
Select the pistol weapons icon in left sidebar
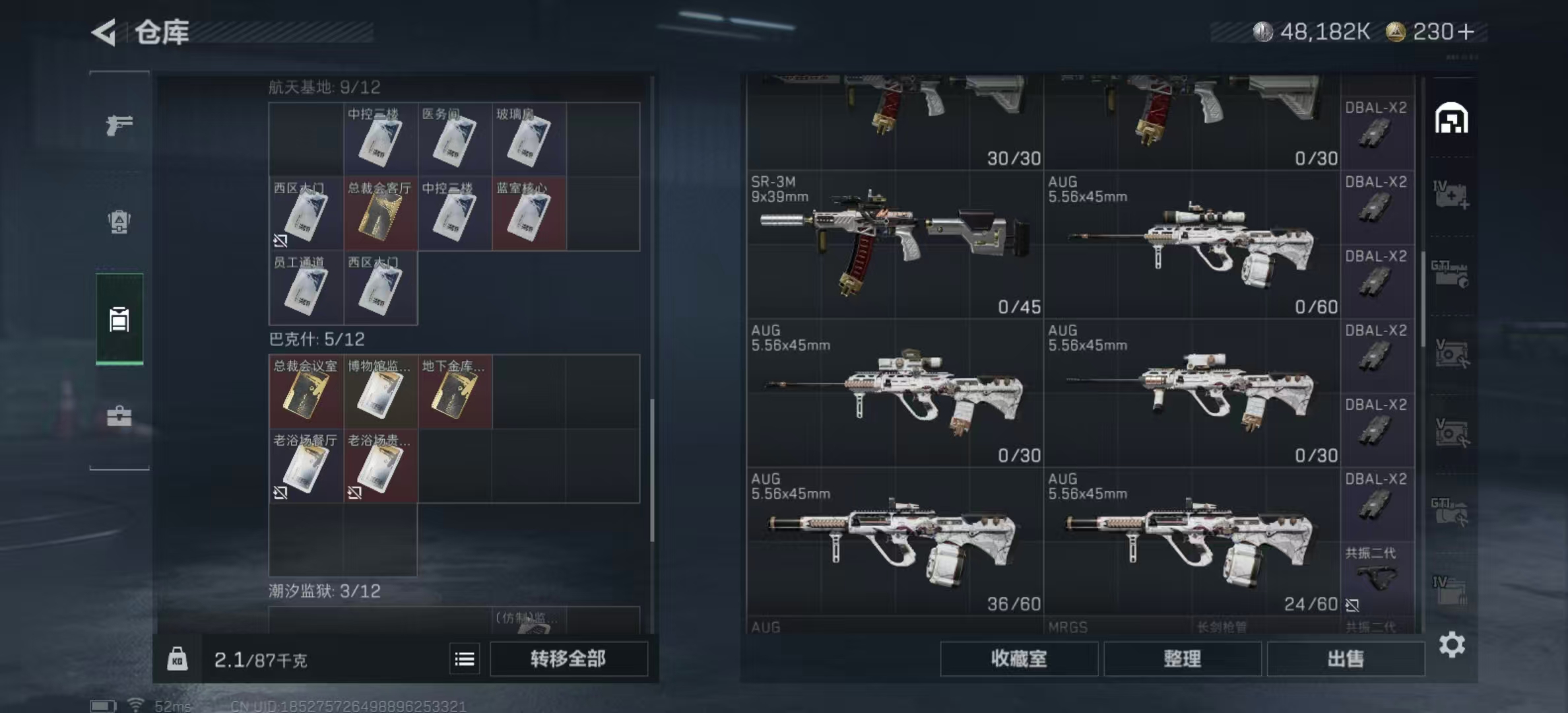(x=119, y=123)
